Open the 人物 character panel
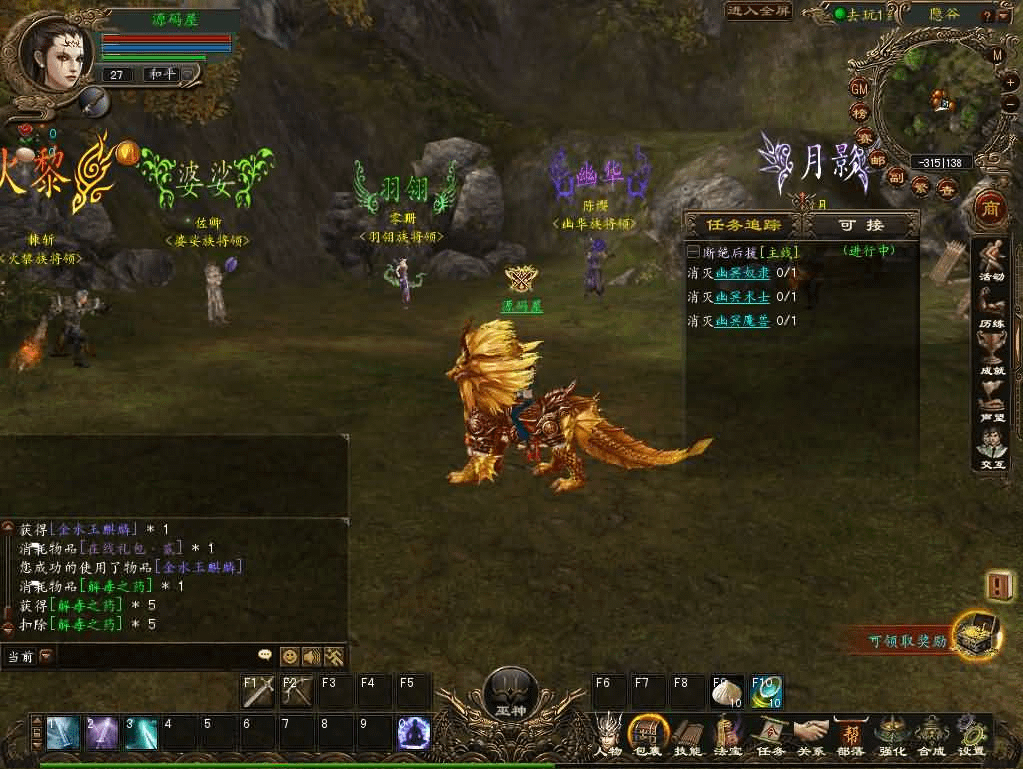This screenshot has width=1023, height=769. pos(609,735)
